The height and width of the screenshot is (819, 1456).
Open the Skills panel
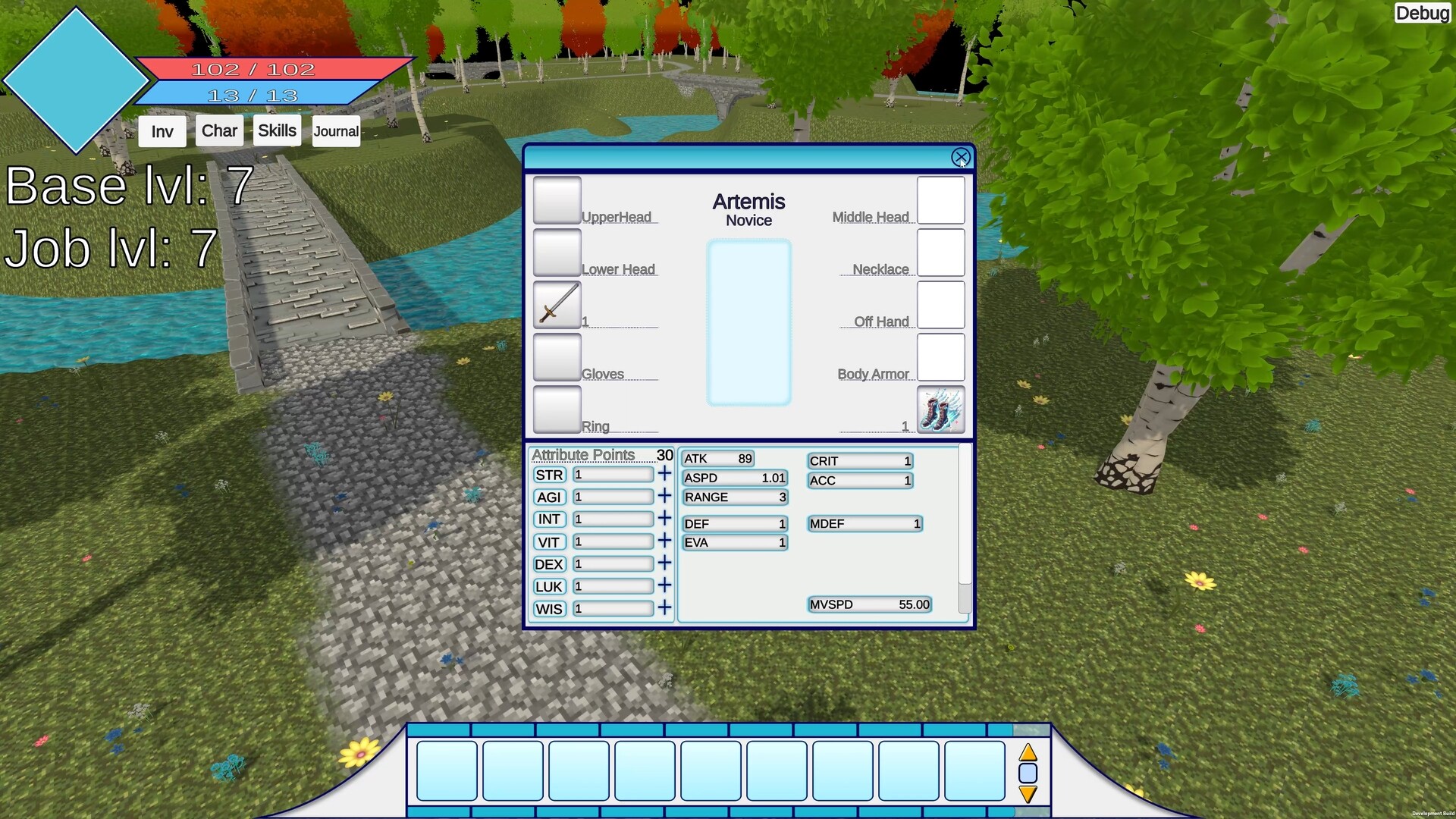[x=276, y=130]
